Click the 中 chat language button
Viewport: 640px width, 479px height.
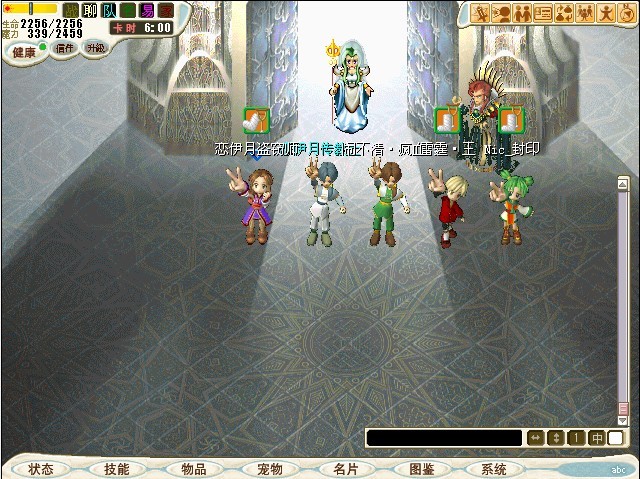tap(596, 438)
